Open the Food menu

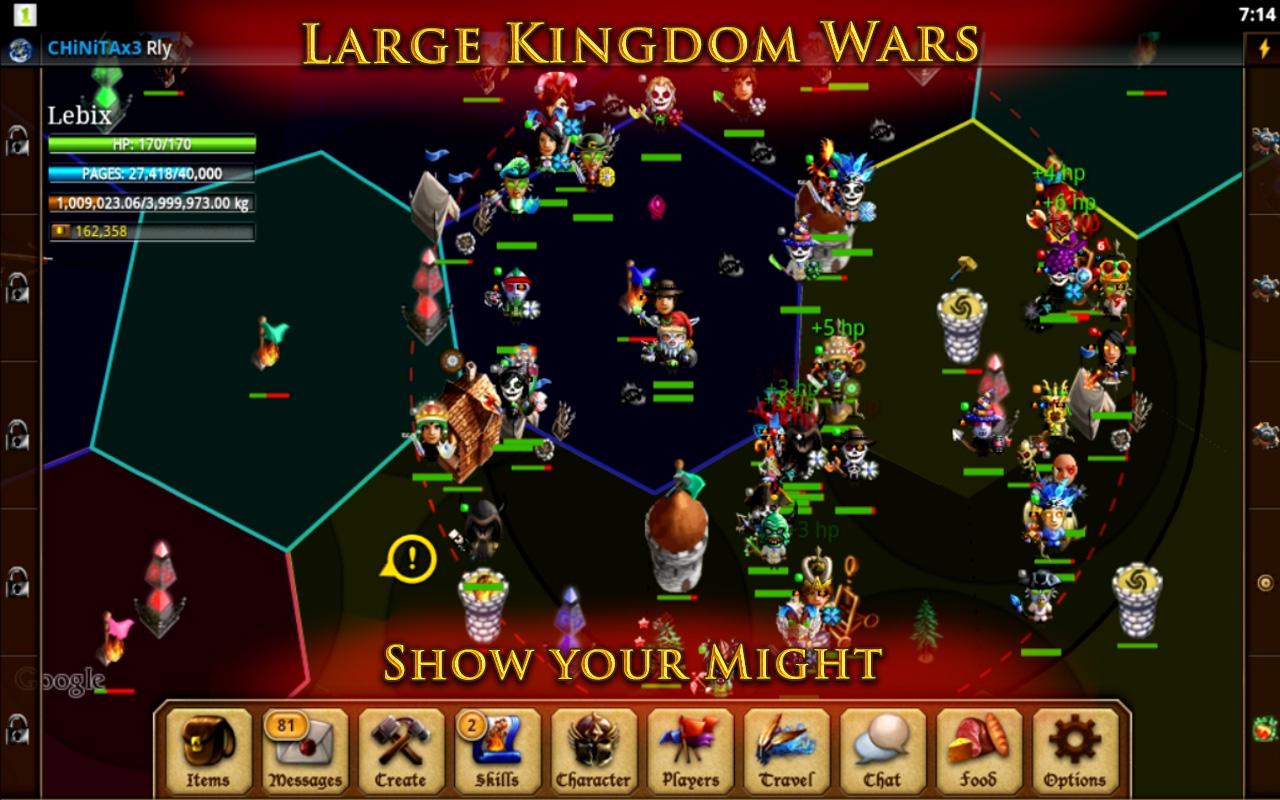tap(978, 751)
